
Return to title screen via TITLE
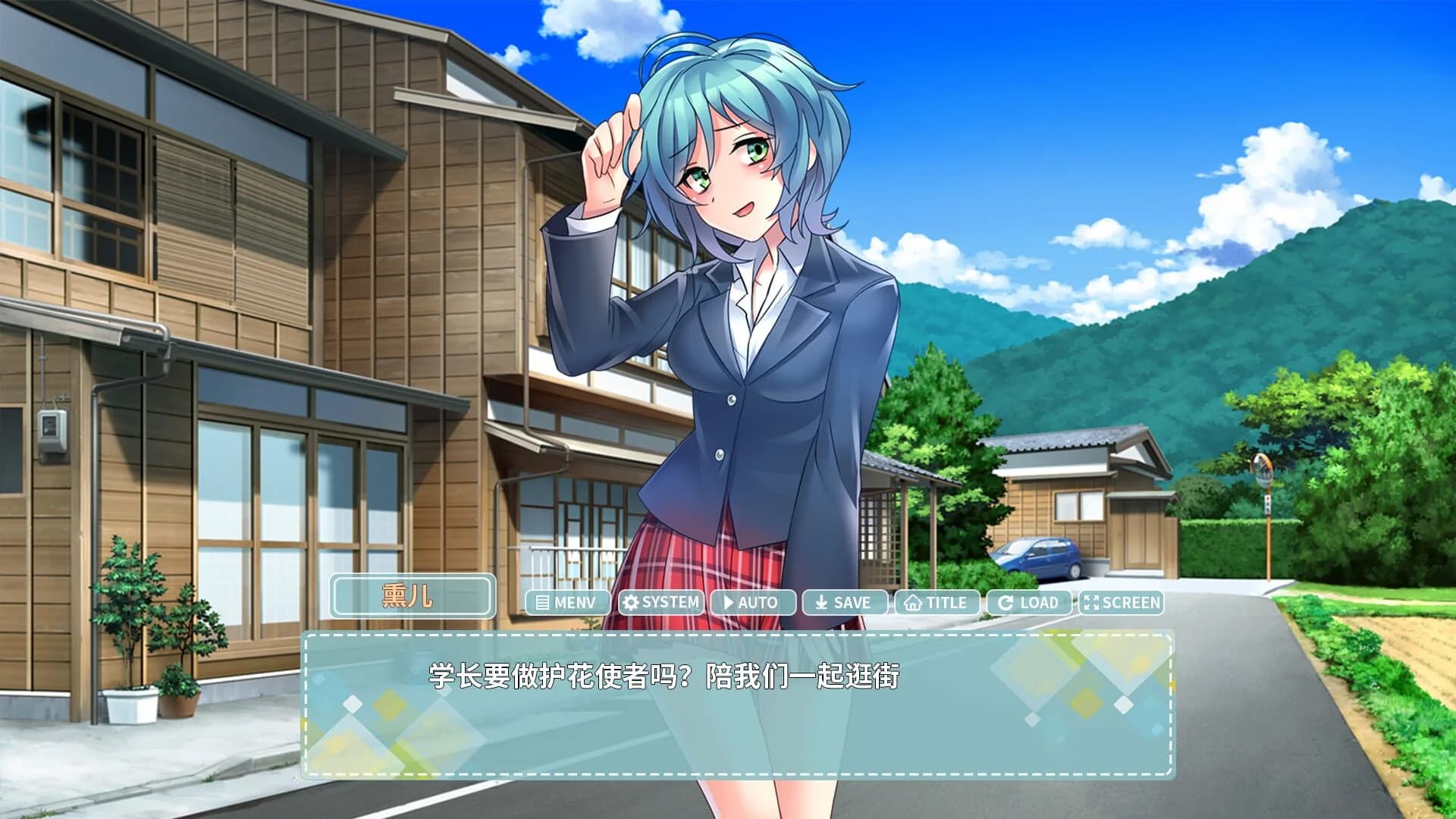pyautogui.click(x=938, y=604)
